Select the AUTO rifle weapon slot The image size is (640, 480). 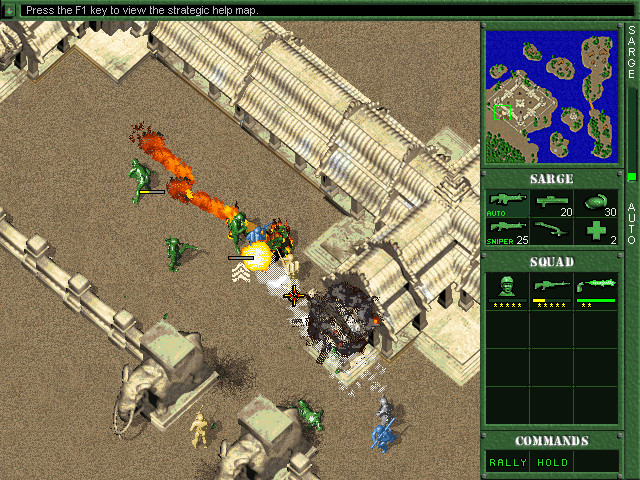click(x=507, y=203)
